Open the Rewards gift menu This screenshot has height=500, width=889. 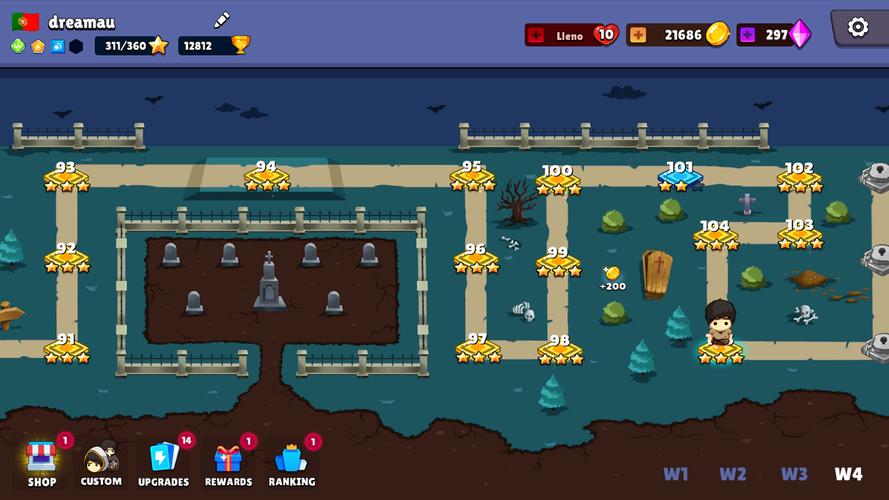tap(228, 461)
